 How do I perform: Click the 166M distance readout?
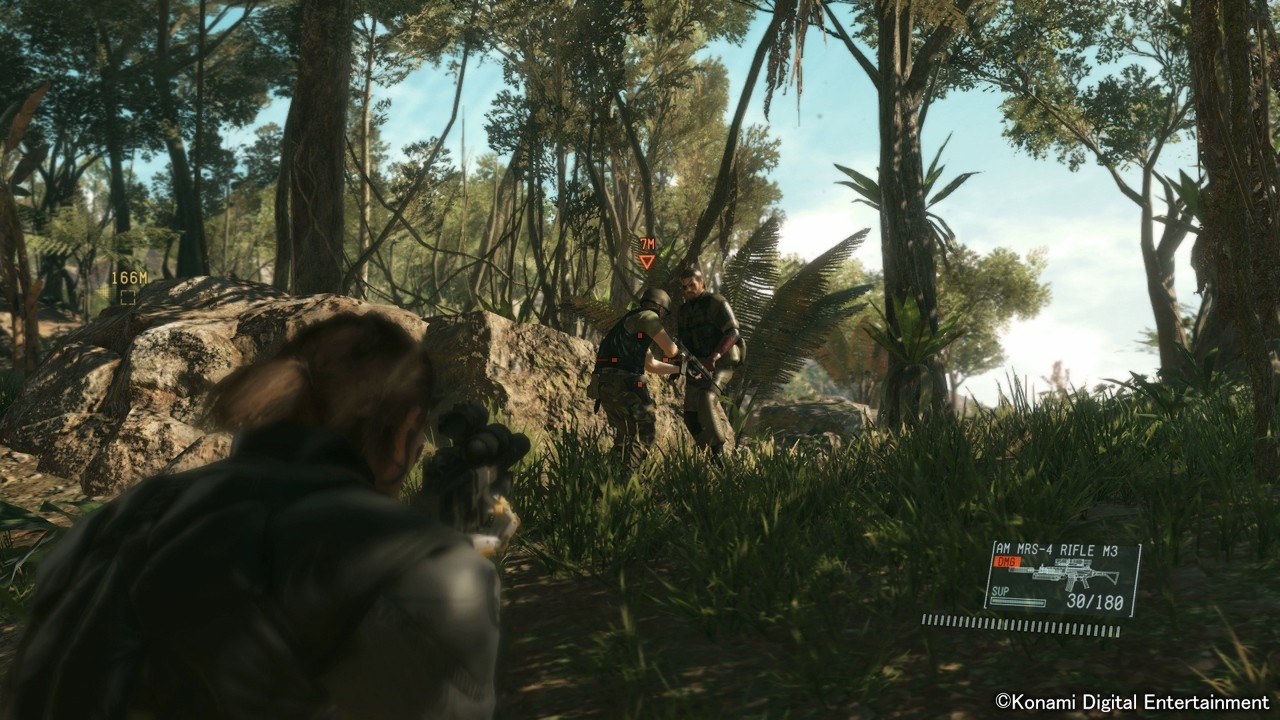click(130, 277)
